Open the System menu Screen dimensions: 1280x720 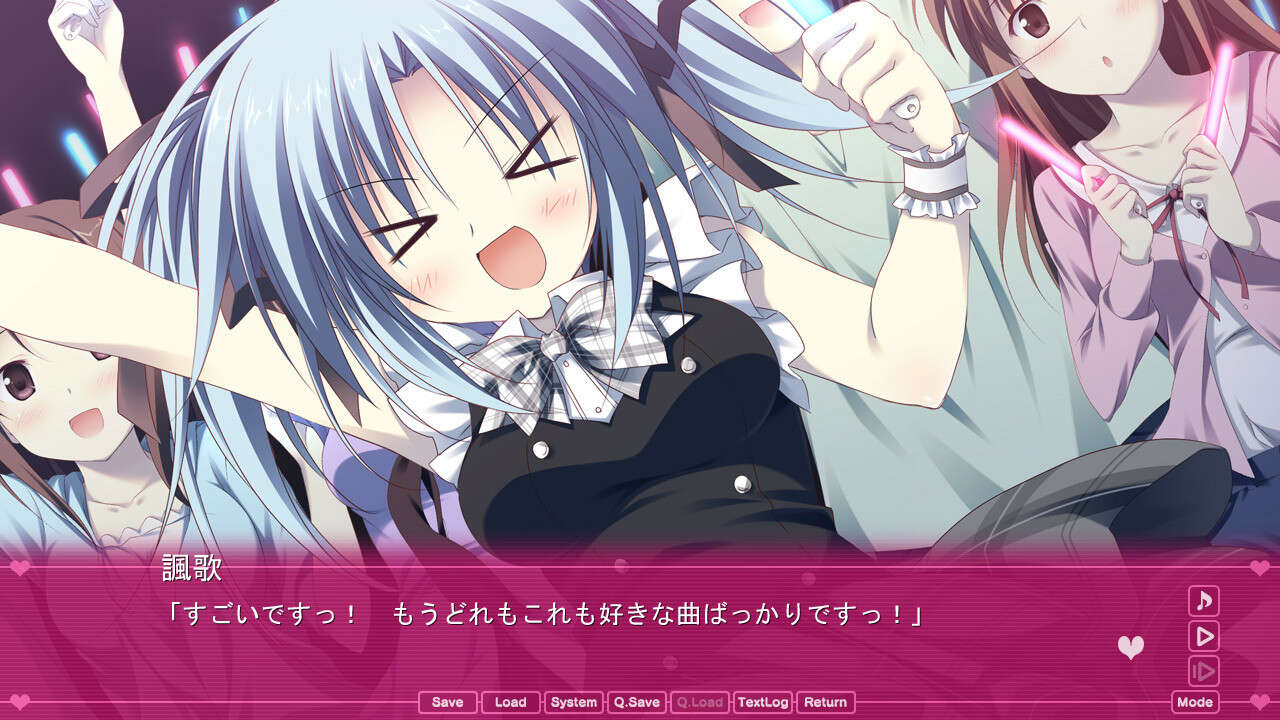(572, 702)
